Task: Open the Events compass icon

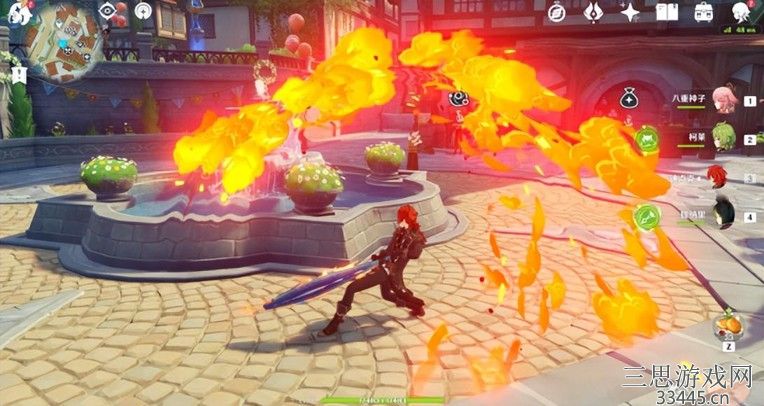Action: [557, 12]
